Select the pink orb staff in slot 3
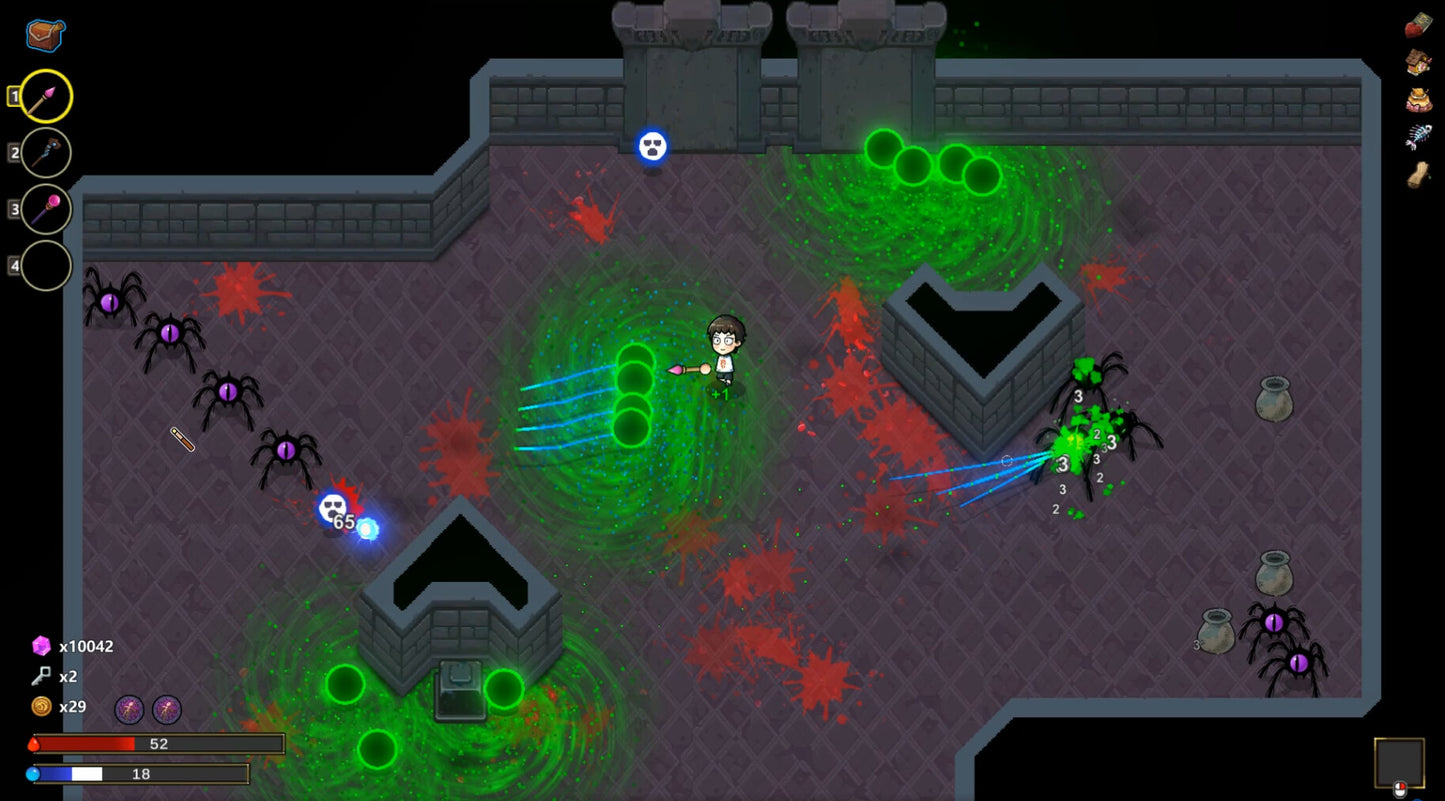Screen dimensions: 1445x801 [46, 210]
